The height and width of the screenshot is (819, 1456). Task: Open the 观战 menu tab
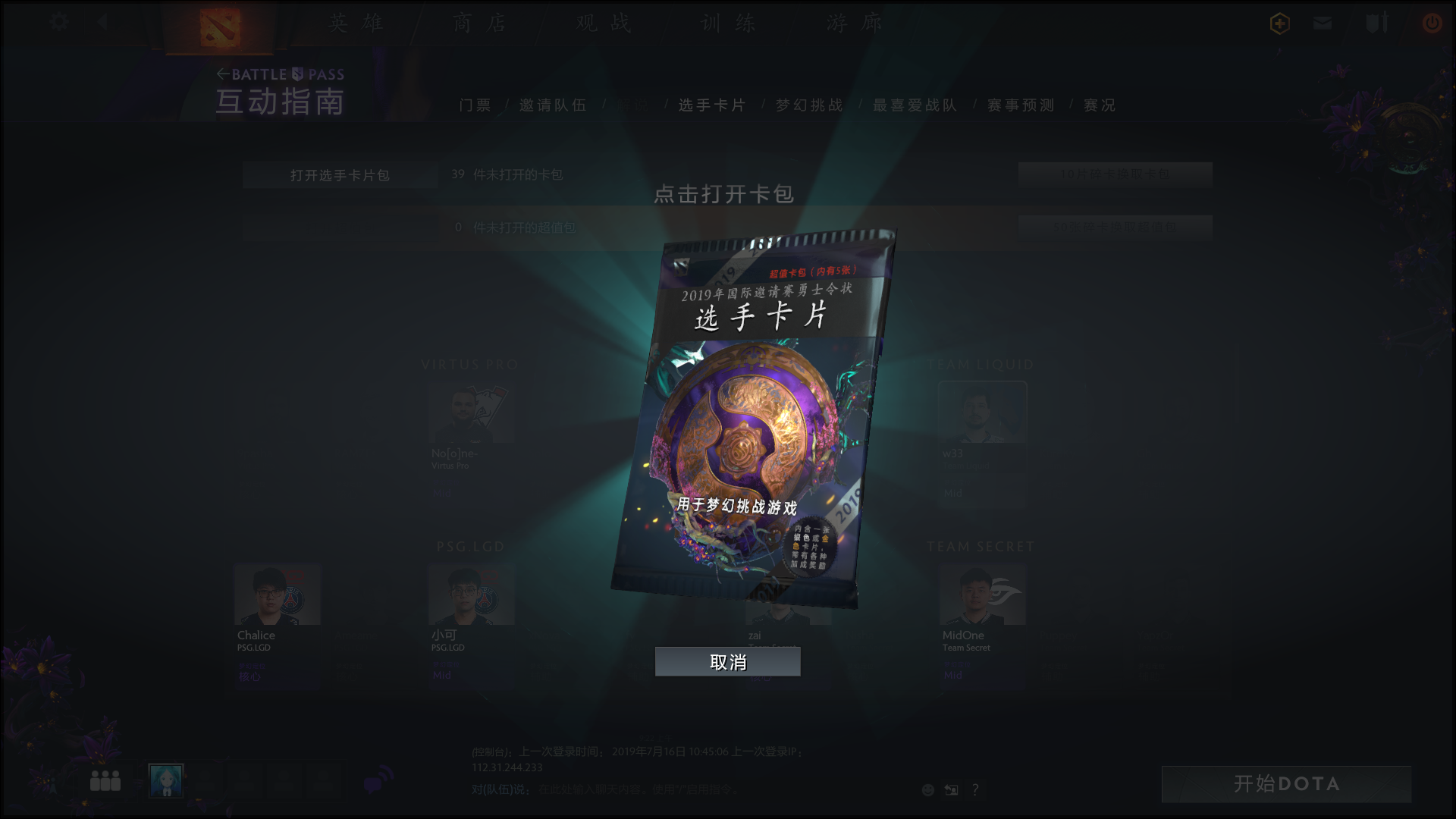(603, 24)
